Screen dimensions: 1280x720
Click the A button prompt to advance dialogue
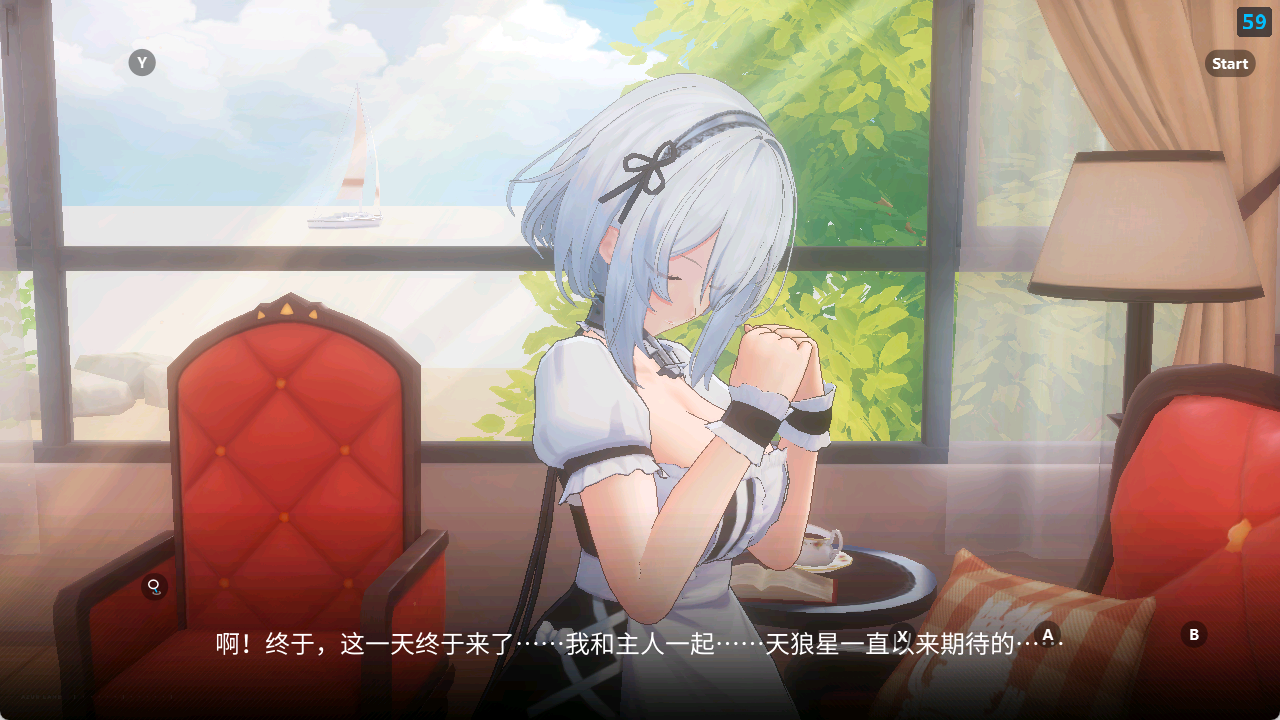(x=1048, y=633)
